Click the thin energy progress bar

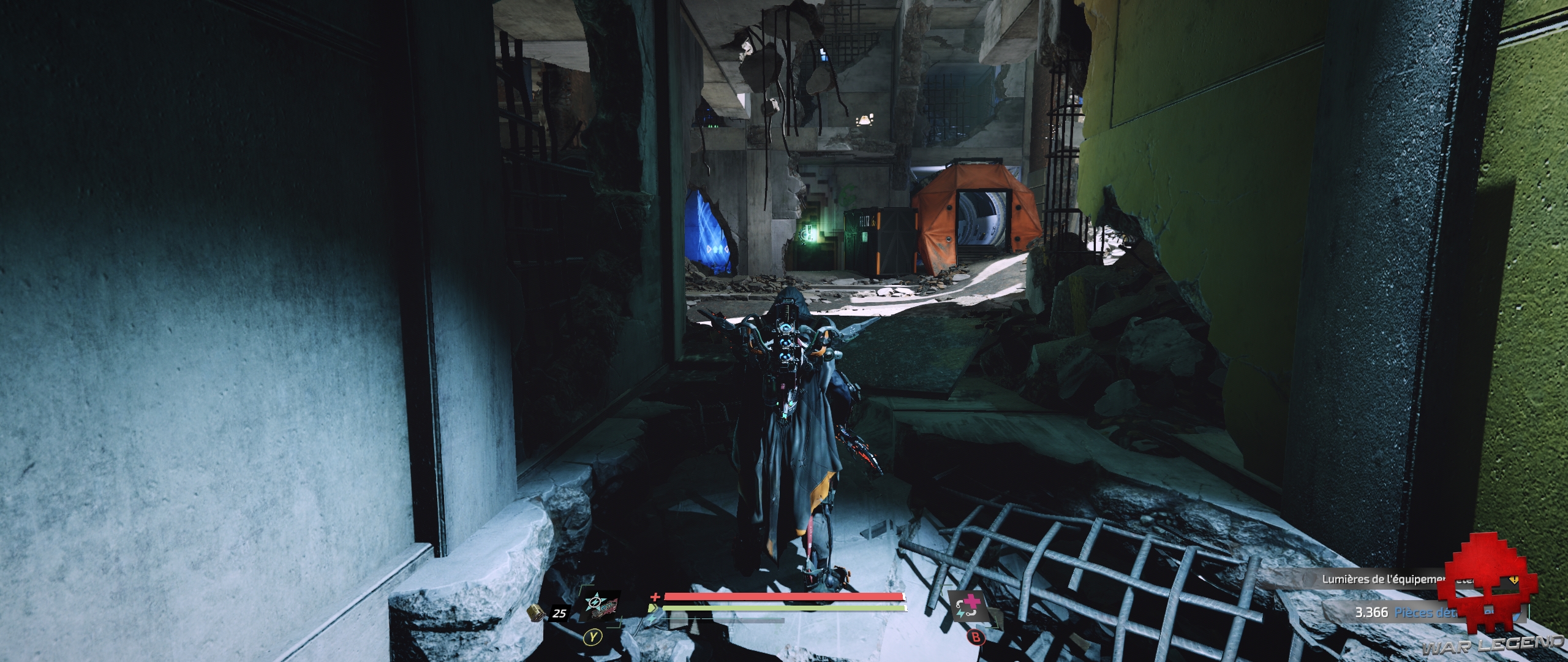tap(724, 619)
